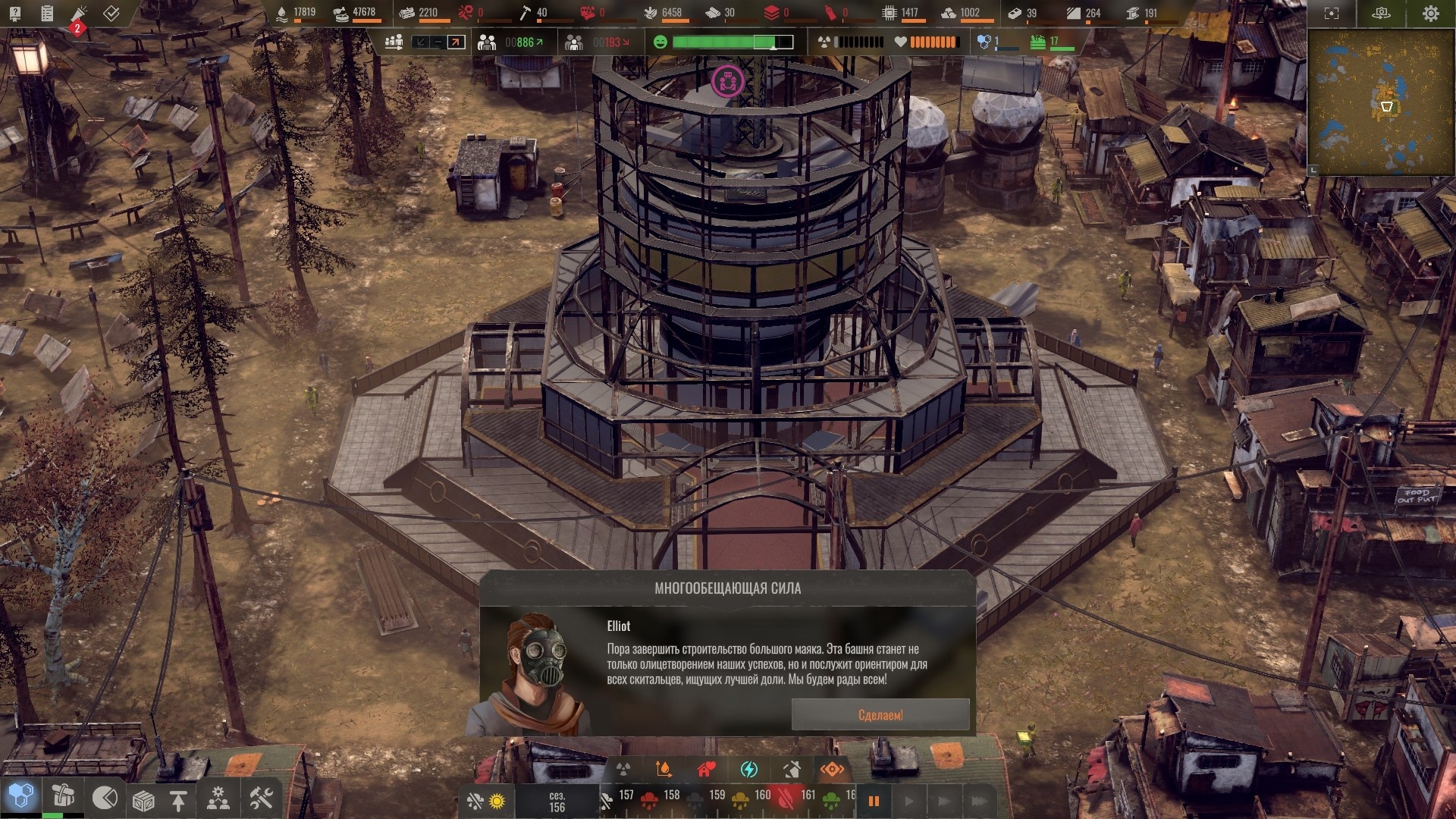Open the help guide book icon
This screenshot has width=1456, height=819.
pyautogui.click(x=15, y=13)
